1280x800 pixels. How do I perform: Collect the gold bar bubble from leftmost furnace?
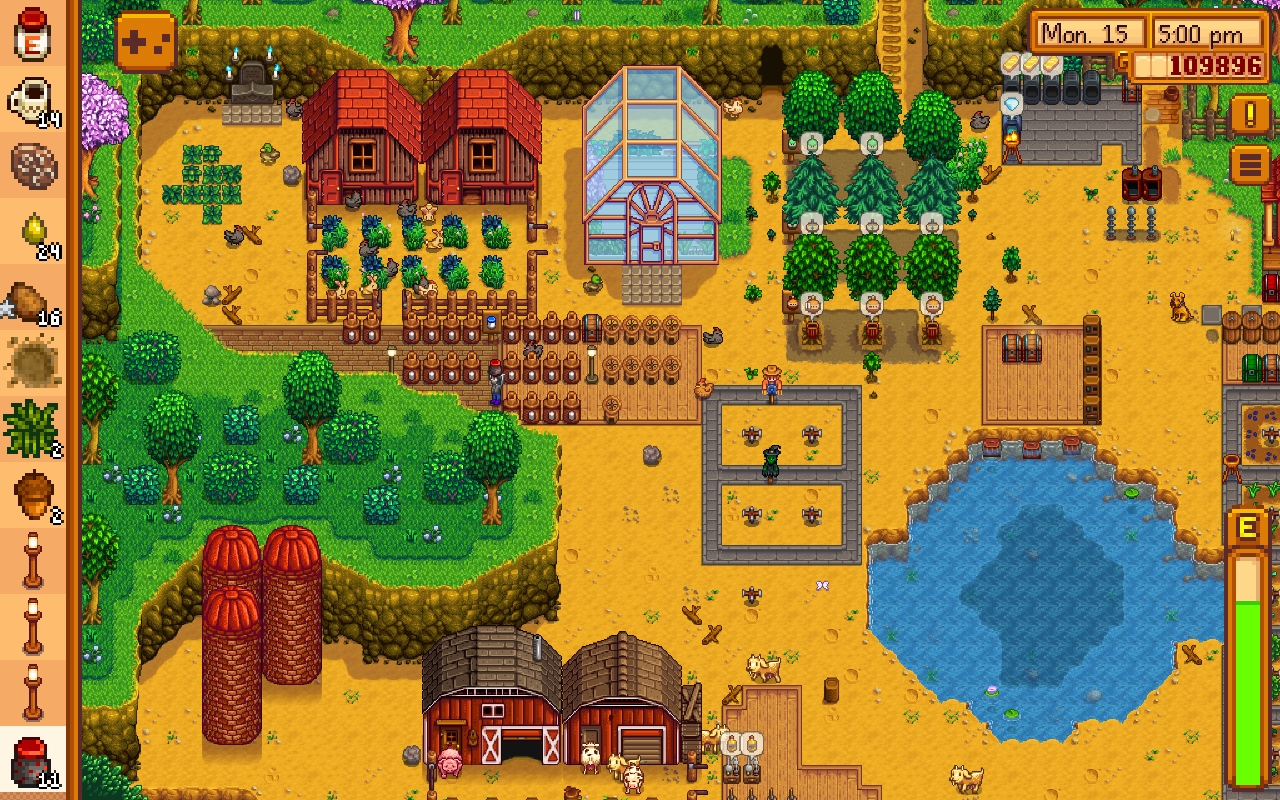click(1012, 62)
